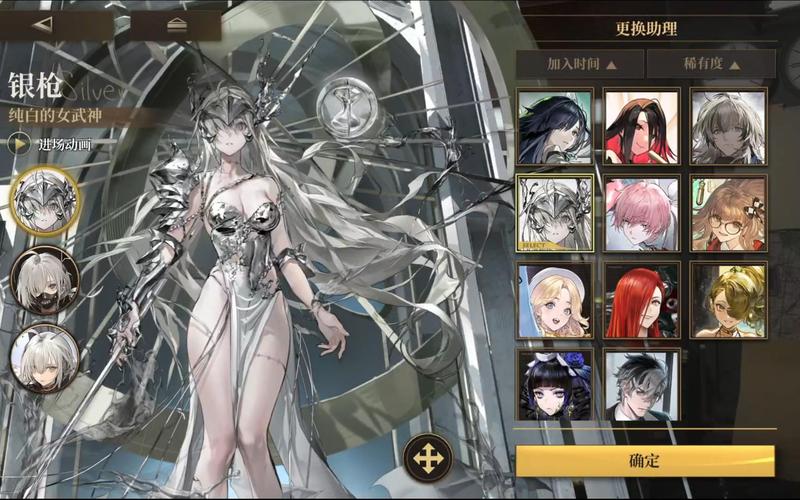Pick the pink-haired operator portrait
The image size is (800, 500).
[642, 213]
